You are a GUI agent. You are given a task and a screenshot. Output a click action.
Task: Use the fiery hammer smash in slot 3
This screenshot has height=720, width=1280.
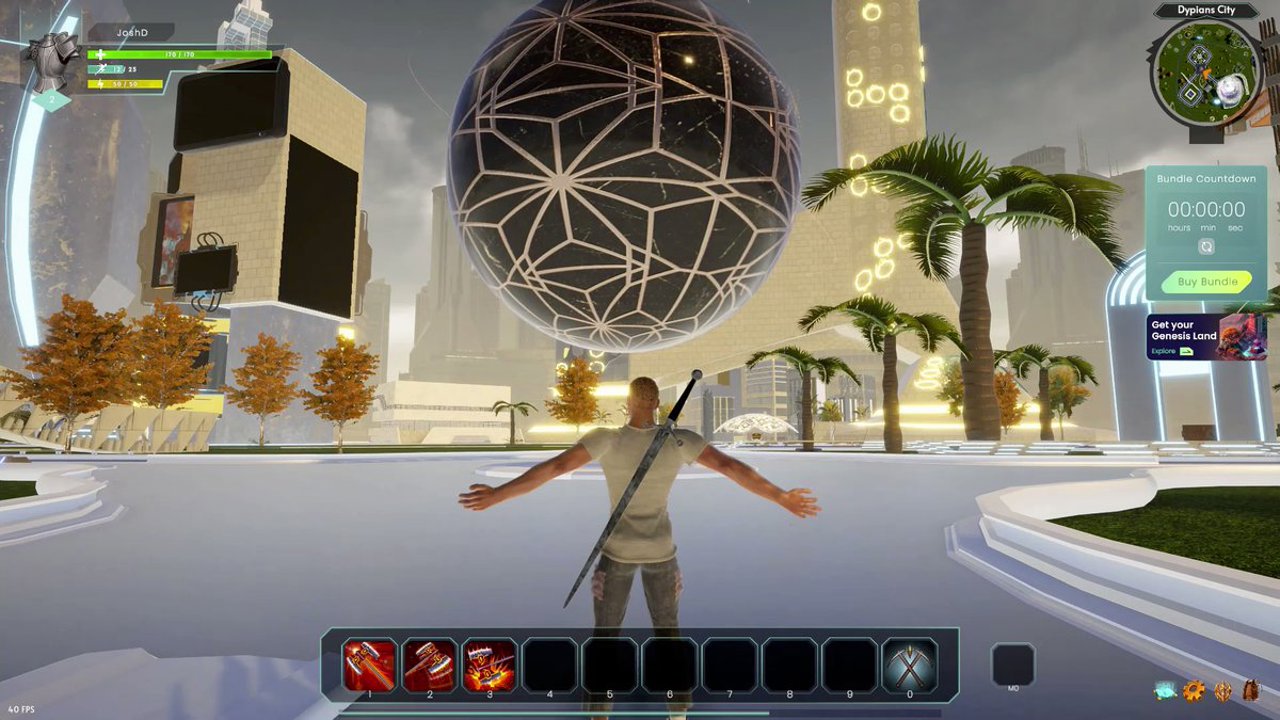489,665
